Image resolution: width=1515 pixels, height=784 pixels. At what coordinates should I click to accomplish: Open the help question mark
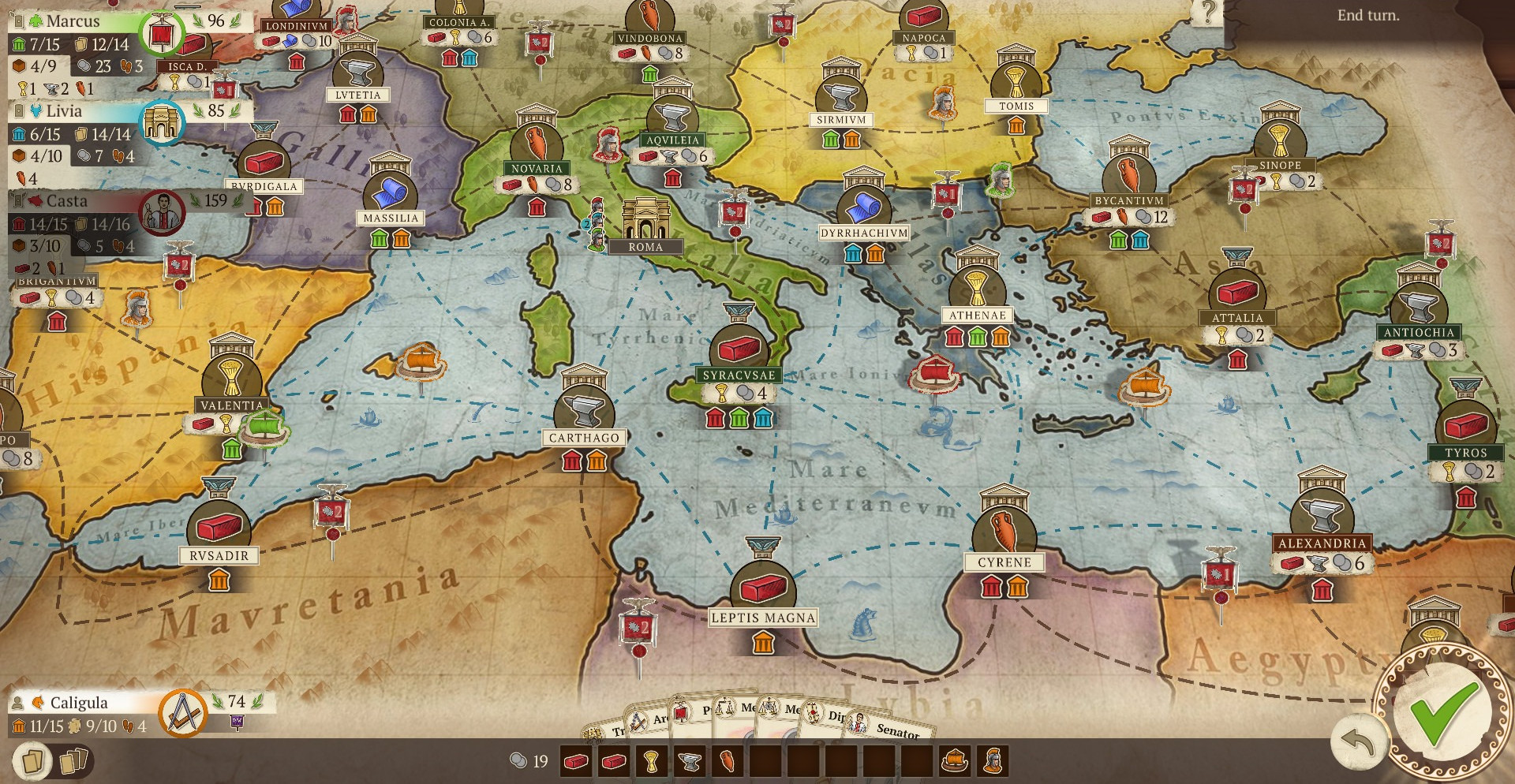pos(1206,13)
